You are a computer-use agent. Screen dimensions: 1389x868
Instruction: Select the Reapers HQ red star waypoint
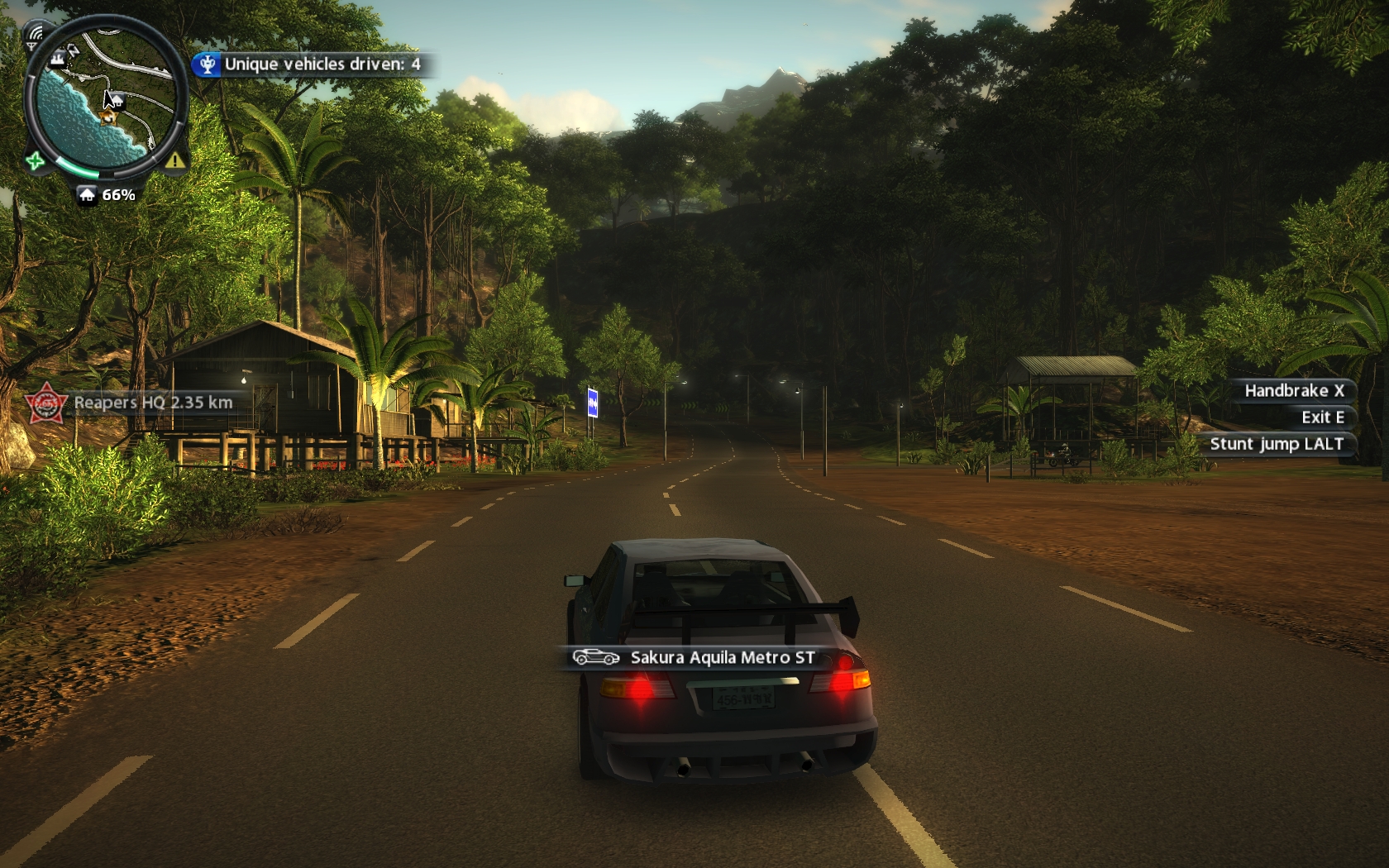tap(46, 403)
